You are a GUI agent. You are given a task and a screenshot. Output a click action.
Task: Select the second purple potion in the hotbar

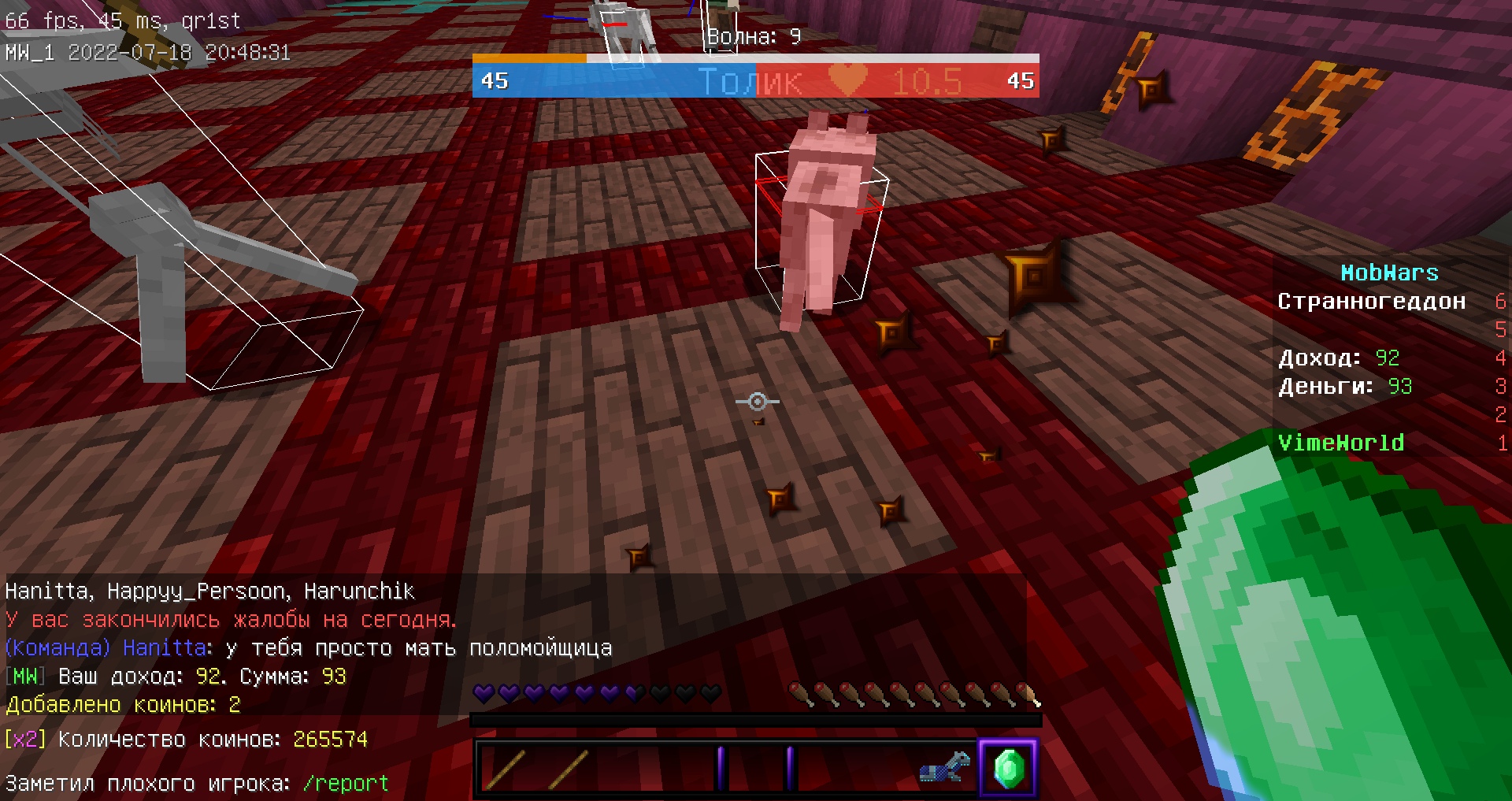[789, 768]
